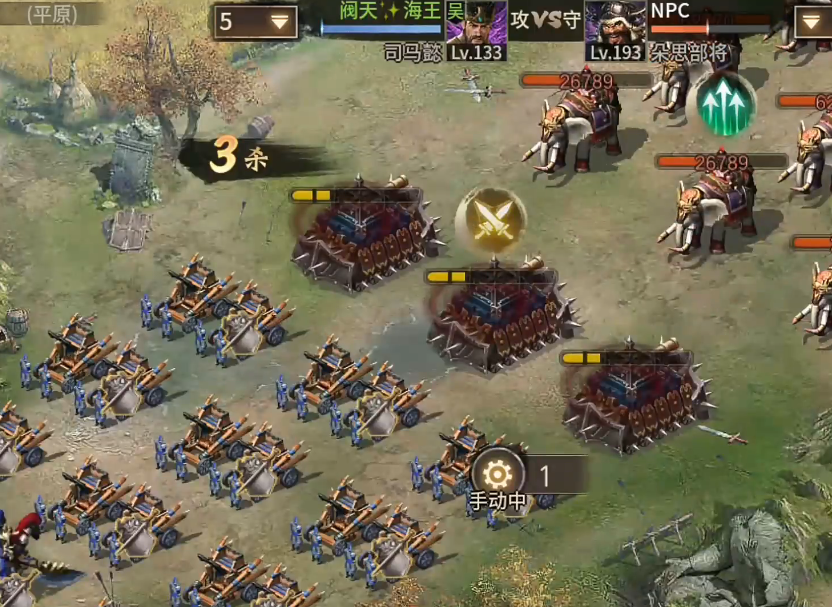Expand the dropdown arrow beside the NPC panel
Screen dimensions: 832x607
pos(811,21)
